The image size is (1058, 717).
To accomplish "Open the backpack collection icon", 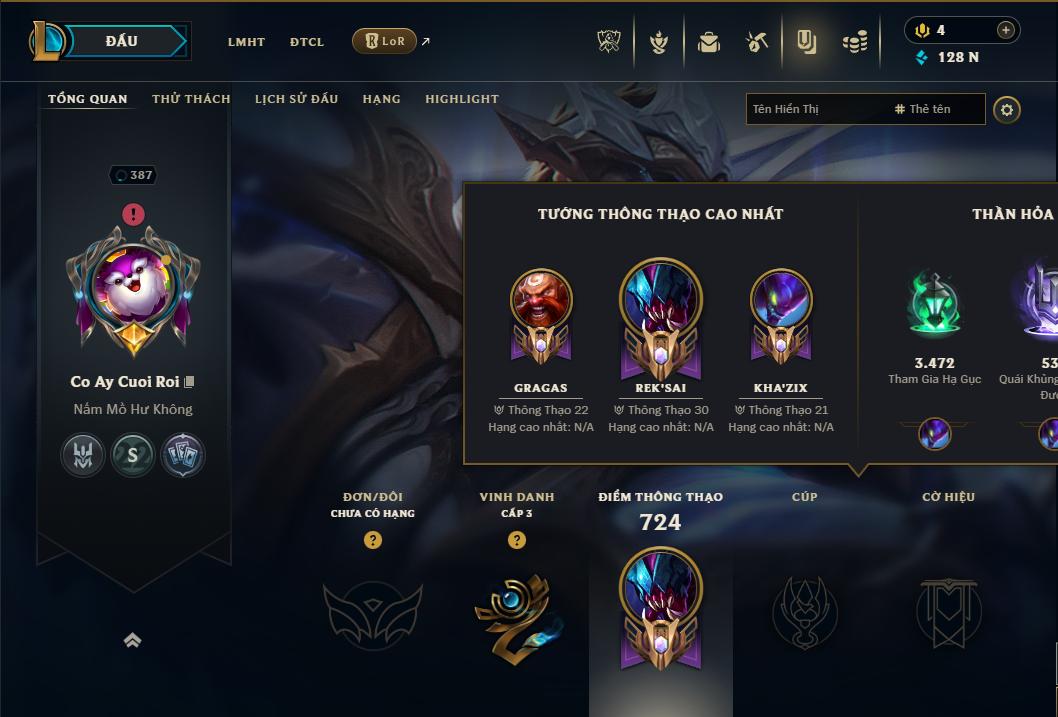I will tap(709, 42).
